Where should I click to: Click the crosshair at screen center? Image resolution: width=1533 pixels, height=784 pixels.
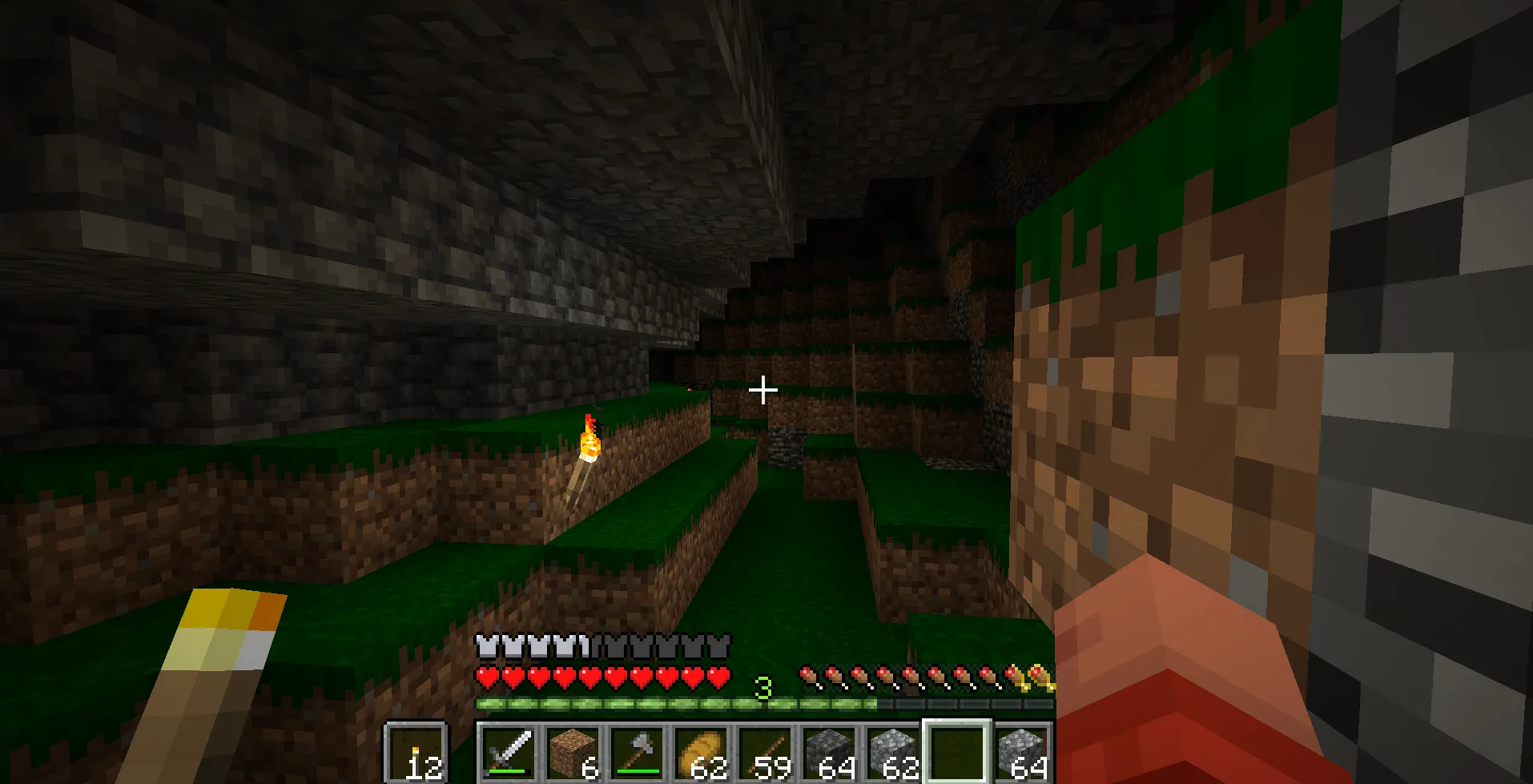pos(762,388)
